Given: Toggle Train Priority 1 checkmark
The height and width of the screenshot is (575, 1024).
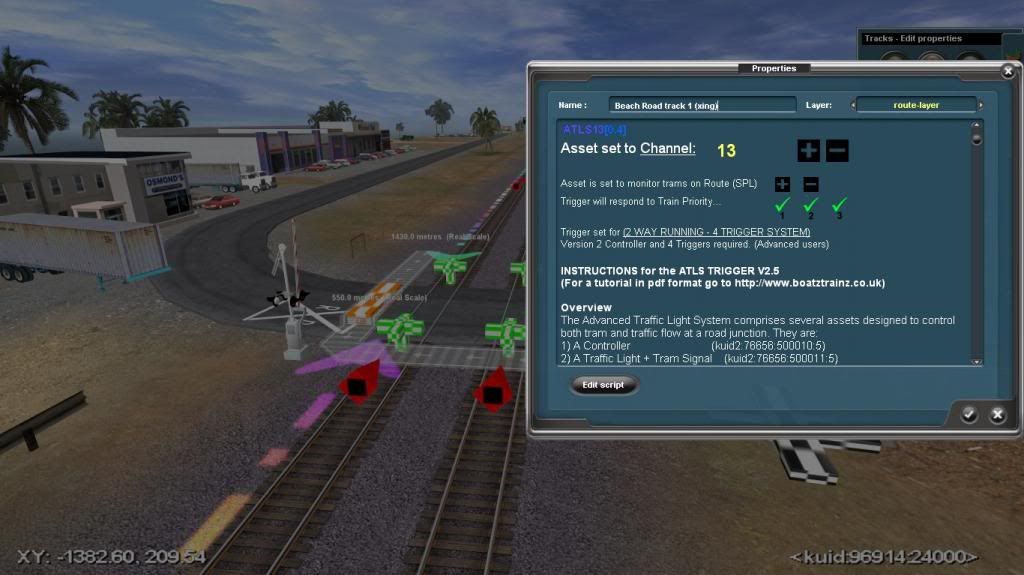Looking at the screenshot, I should [x=782, y=205].
